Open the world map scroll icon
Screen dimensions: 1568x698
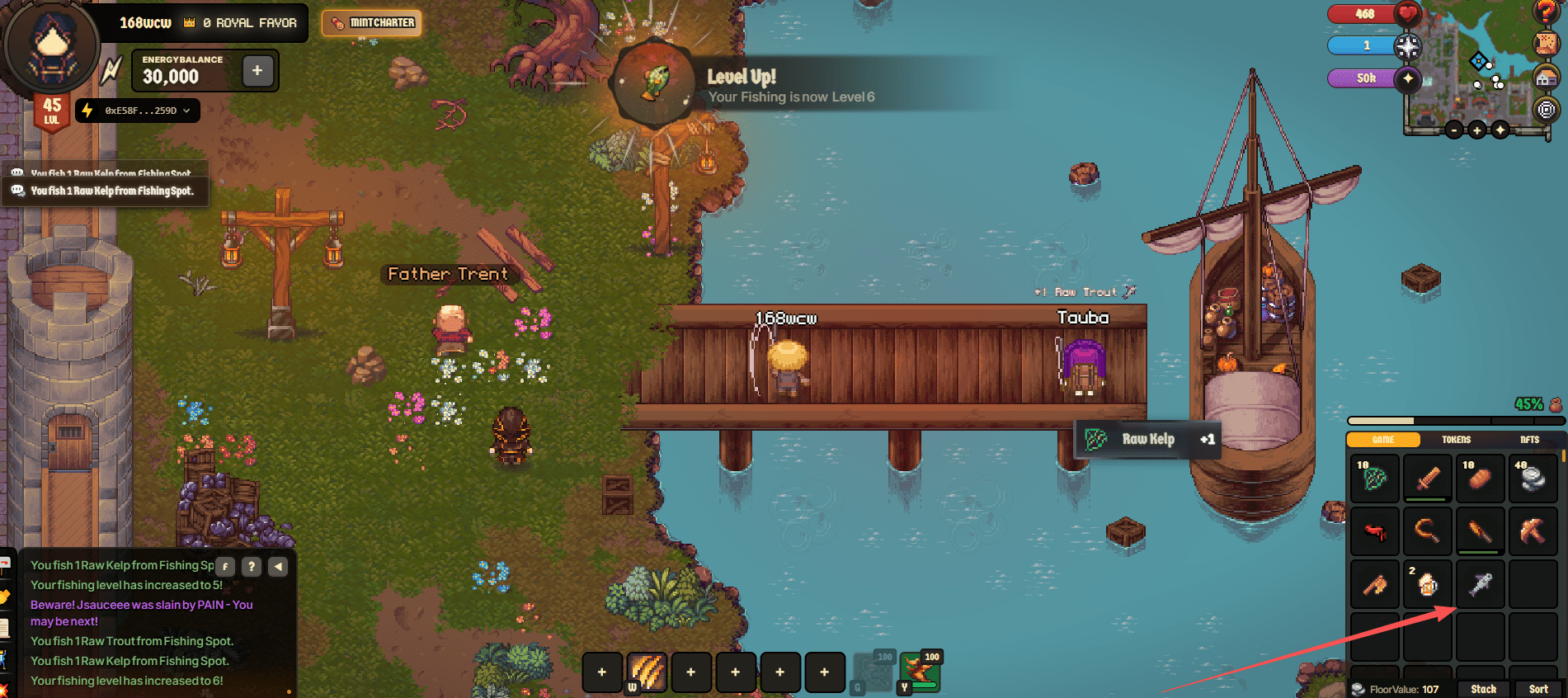1546,44
